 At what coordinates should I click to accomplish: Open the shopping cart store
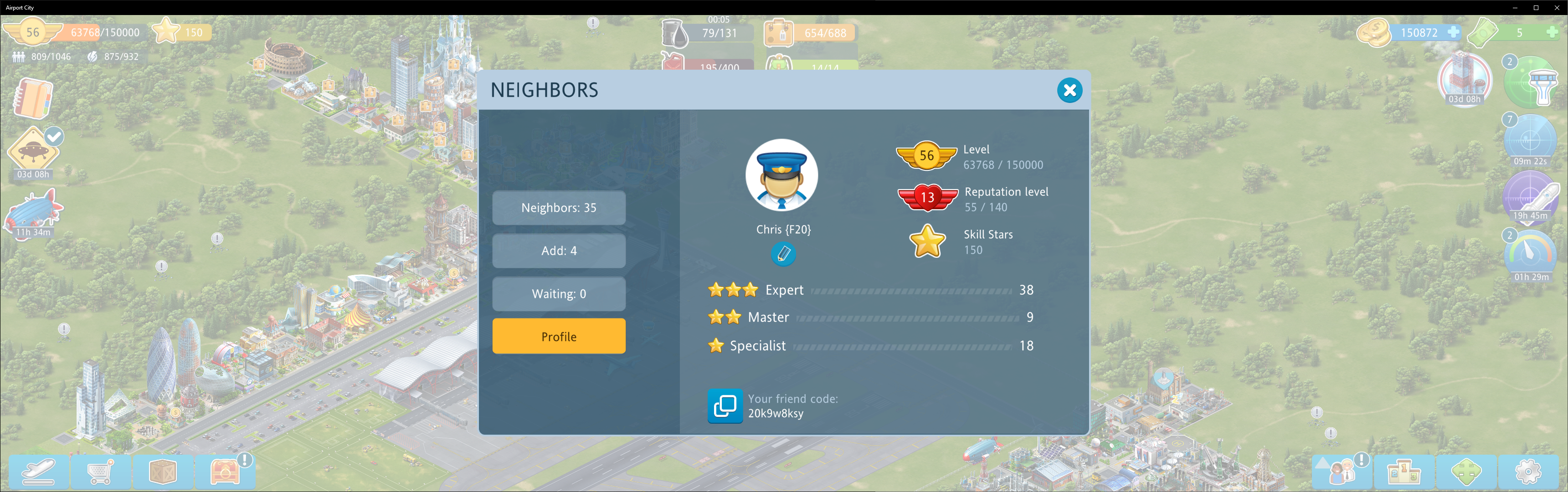(100, 471)
